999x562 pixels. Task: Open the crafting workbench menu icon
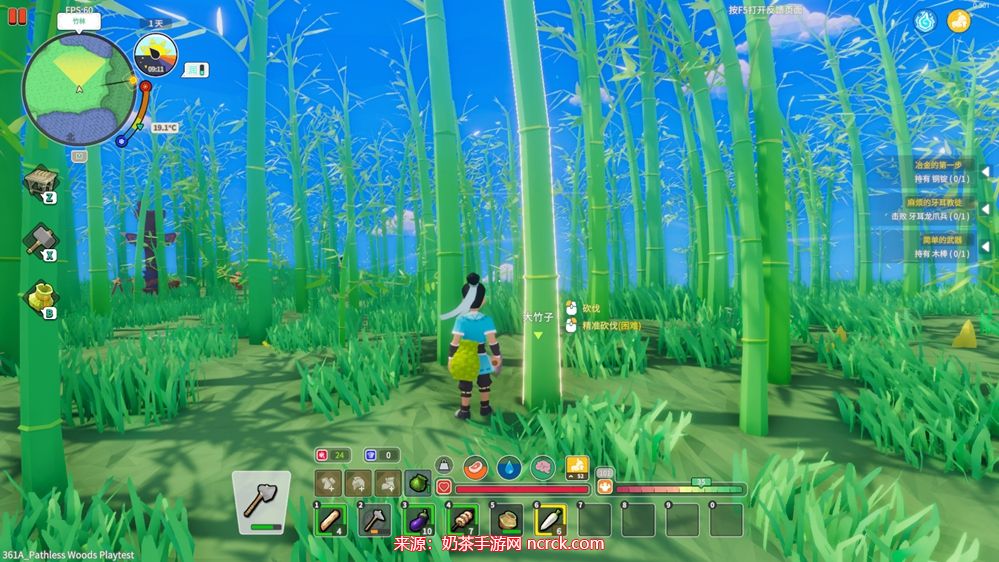(41, 182)
